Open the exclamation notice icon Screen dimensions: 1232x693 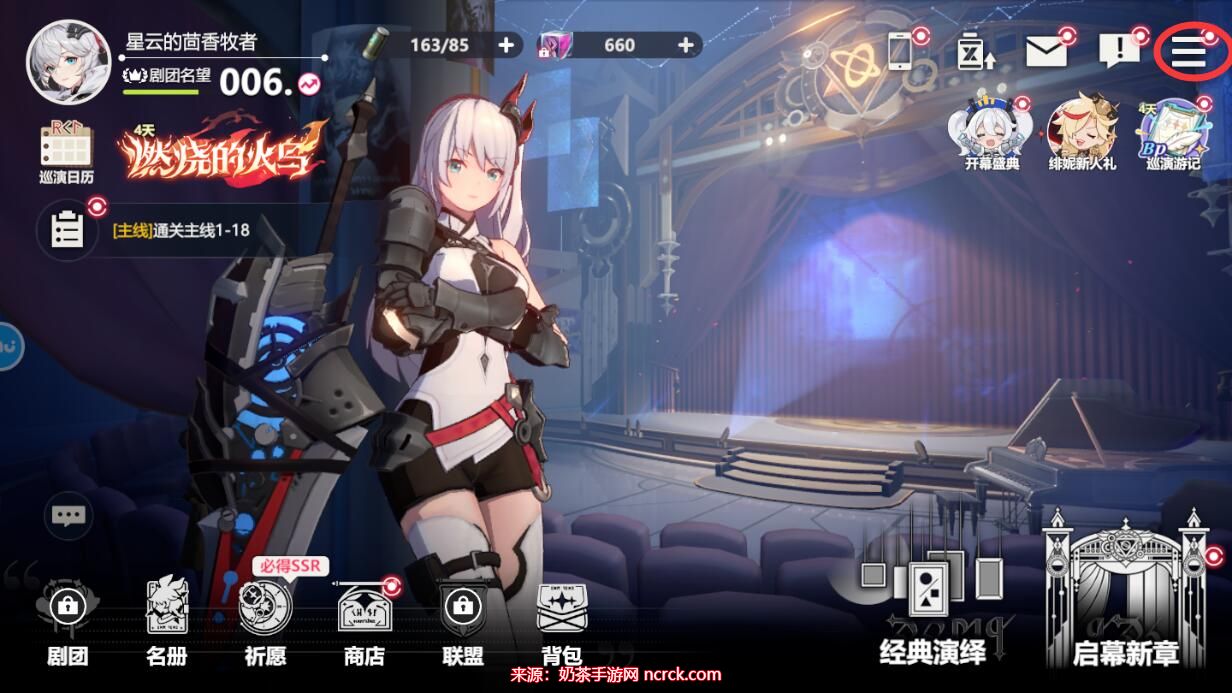click(x=1117, y=50)
